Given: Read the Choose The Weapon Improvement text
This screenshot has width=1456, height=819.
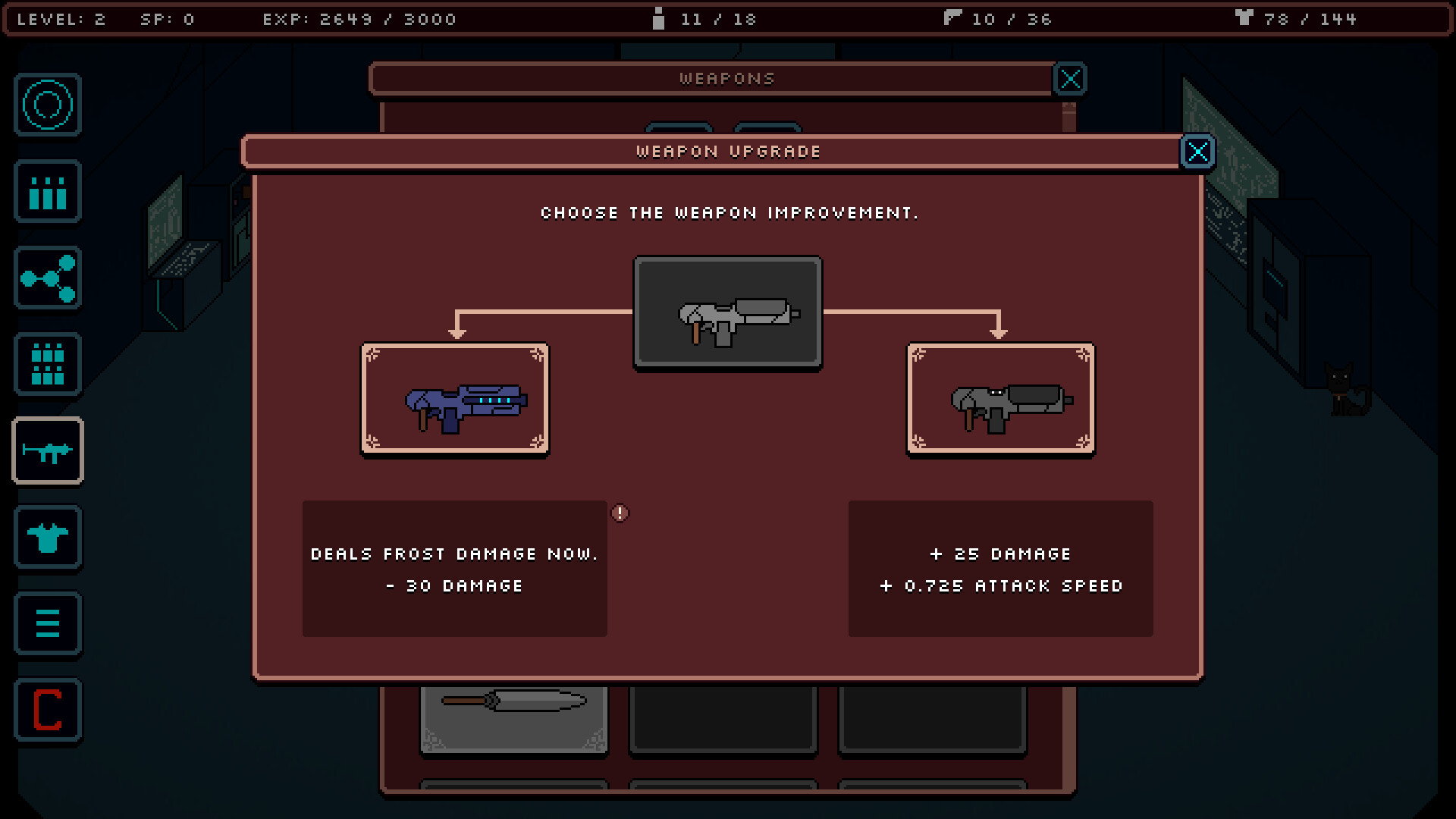Looking at the screenshot, I should pos(729,213).
